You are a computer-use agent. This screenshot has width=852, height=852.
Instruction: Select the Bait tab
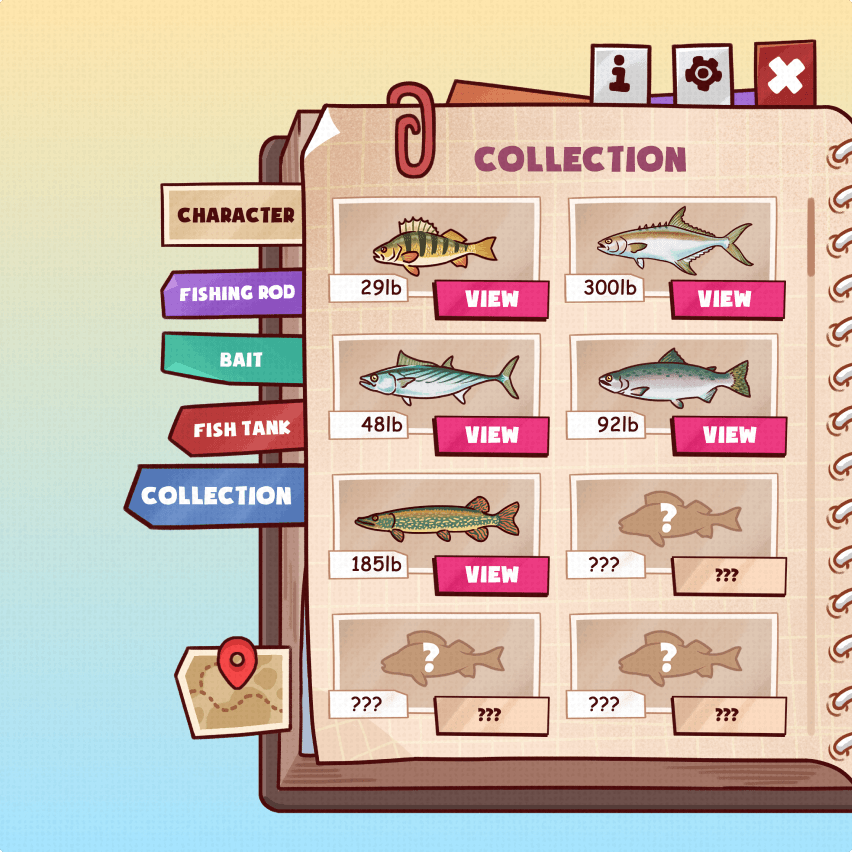pos(238,360)
